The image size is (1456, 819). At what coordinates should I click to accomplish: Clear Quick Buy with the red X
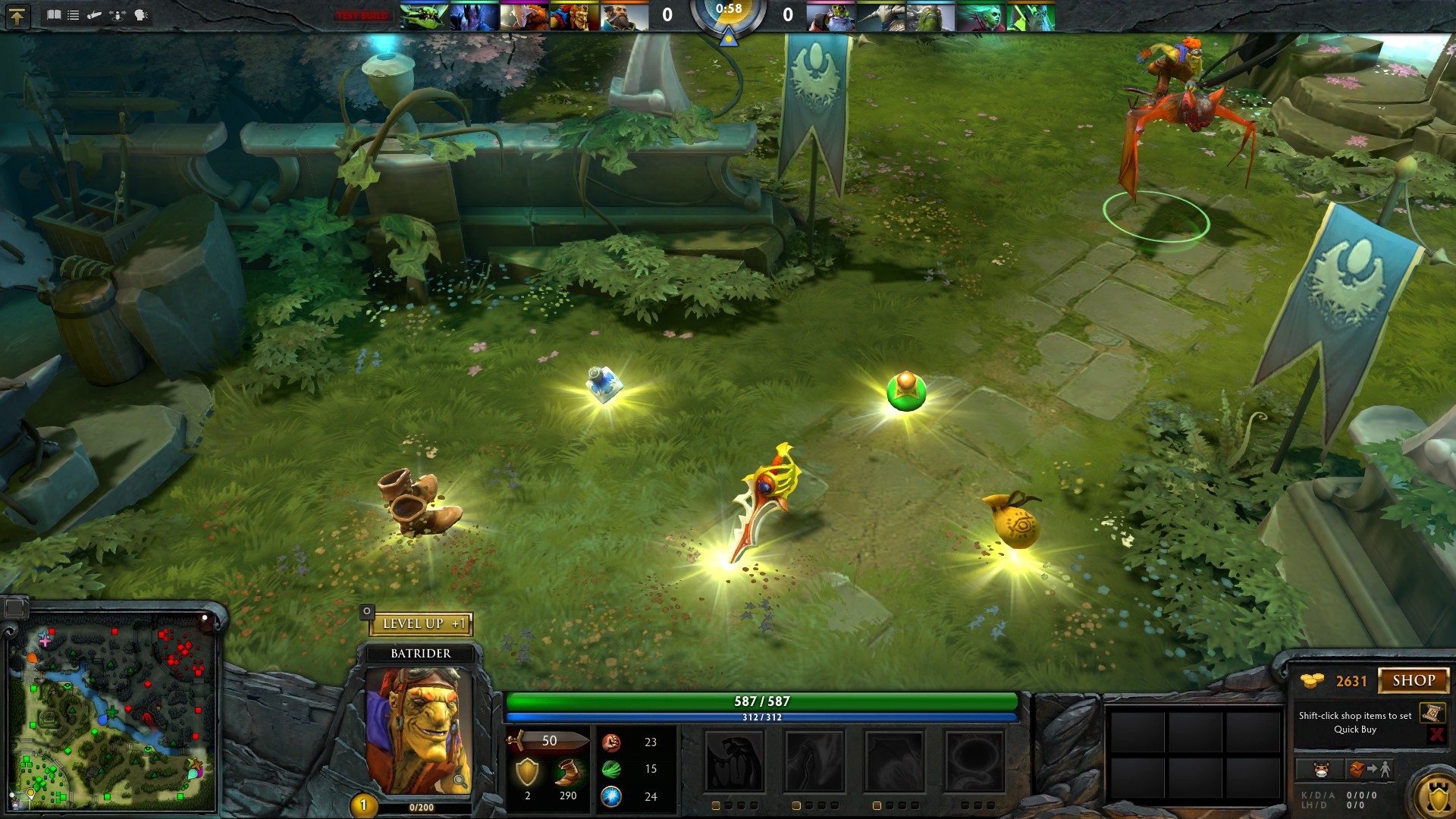pyautogui.click(x=1436, y=733)
